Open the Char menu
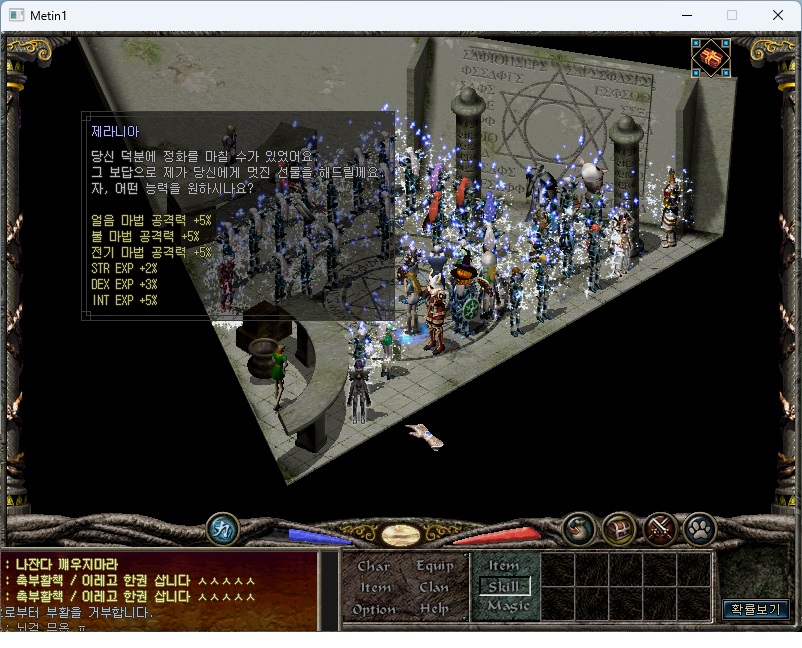The image size is (802, 648). (373, 566)
